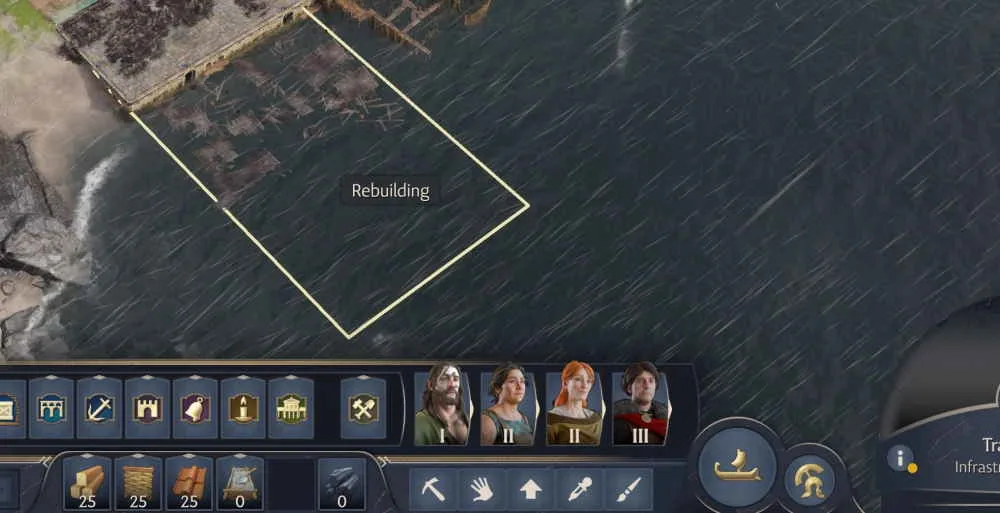Click the timber planks resource slot
Image resolution: width=1000 pixels, height=513 pixels.
[87, 483]
